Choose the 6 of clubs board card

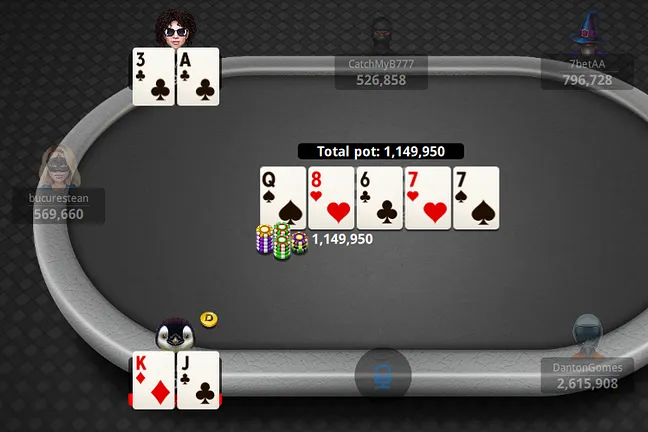(379, 197)
